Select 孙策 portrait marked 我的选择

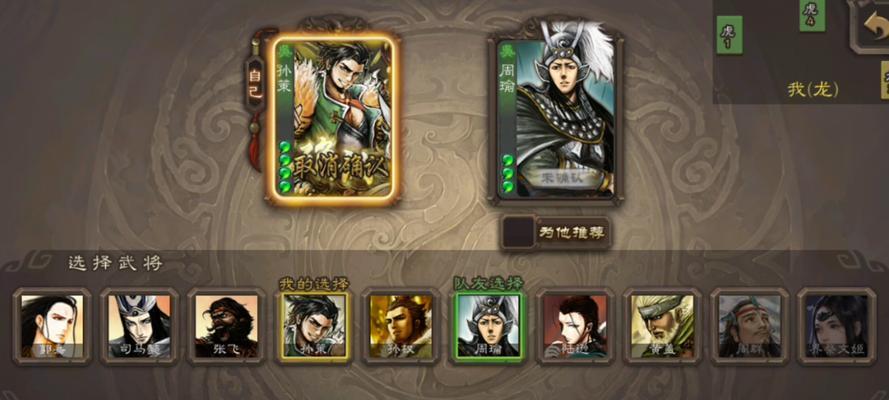click(312, 326)
